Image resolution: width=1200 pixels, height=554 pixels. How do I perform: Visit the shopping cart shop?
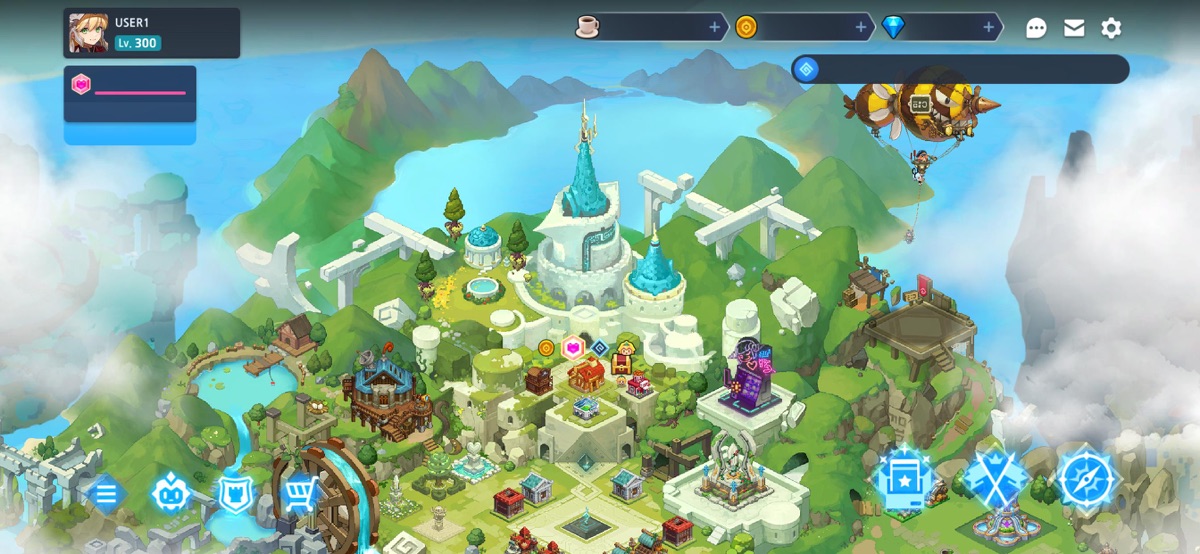pyautogui.click(x=301, y=493)
